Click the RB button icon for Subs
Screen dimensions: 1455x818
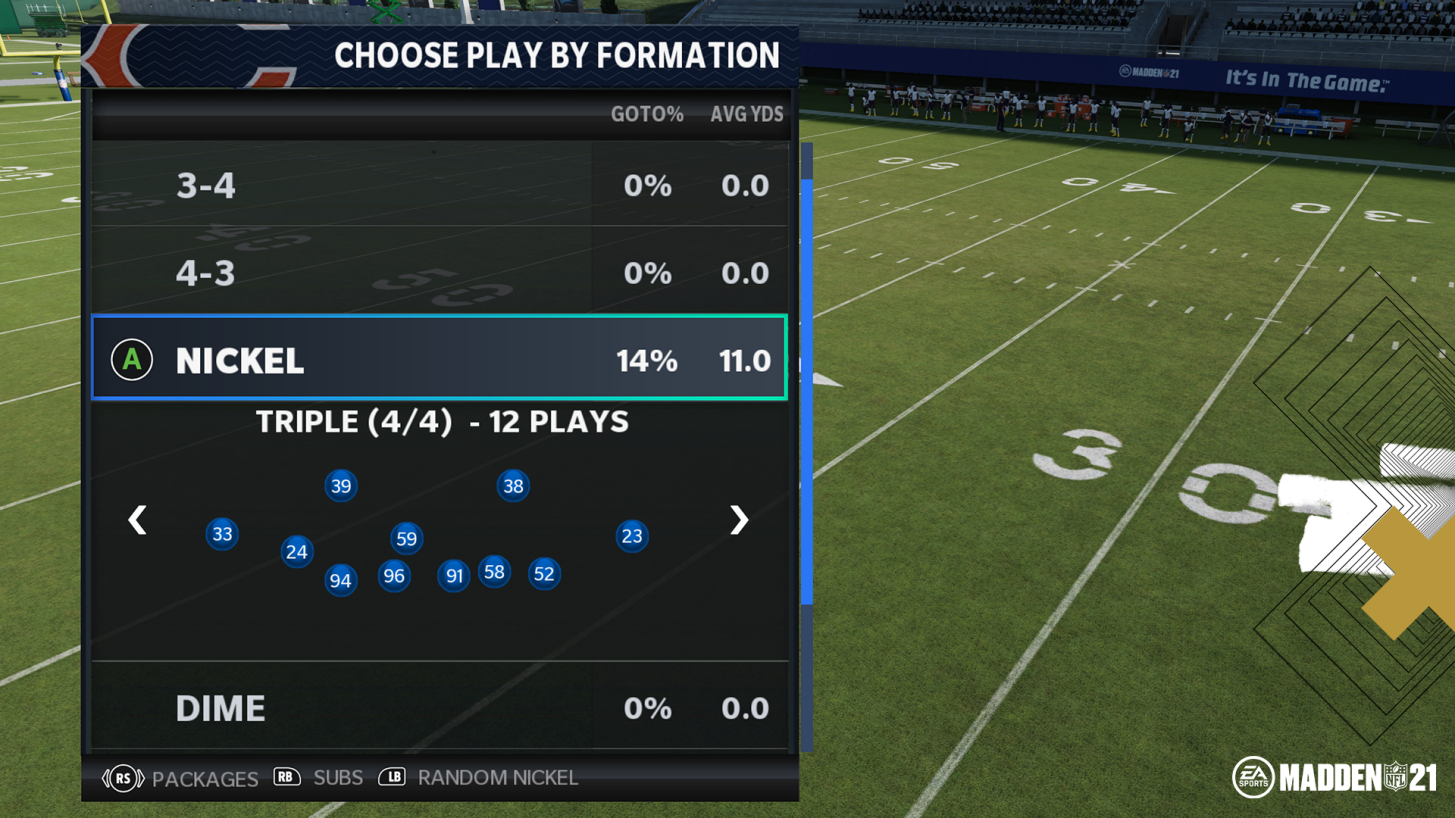point(287,777)
